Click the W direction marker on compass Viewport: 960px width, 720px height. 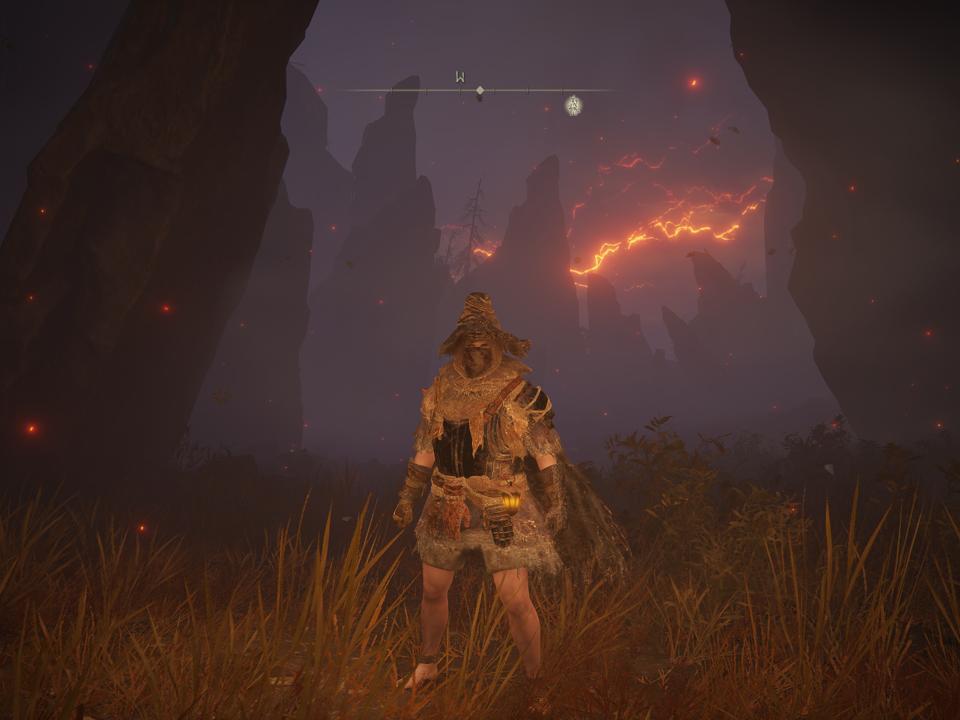(x=460, y=77)
